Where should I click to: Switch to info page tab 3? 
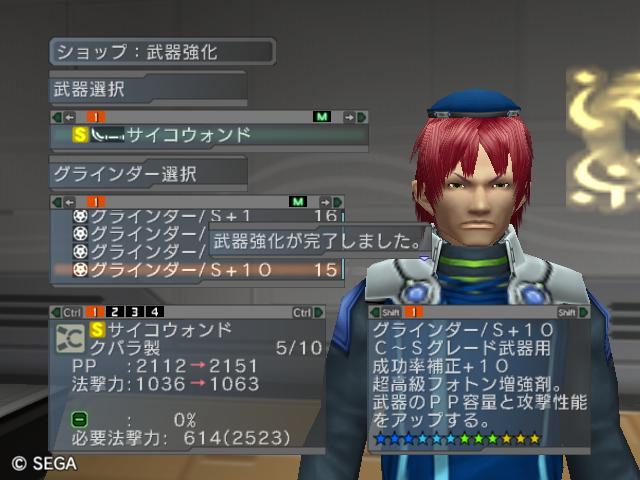click(x=135, y=312)
